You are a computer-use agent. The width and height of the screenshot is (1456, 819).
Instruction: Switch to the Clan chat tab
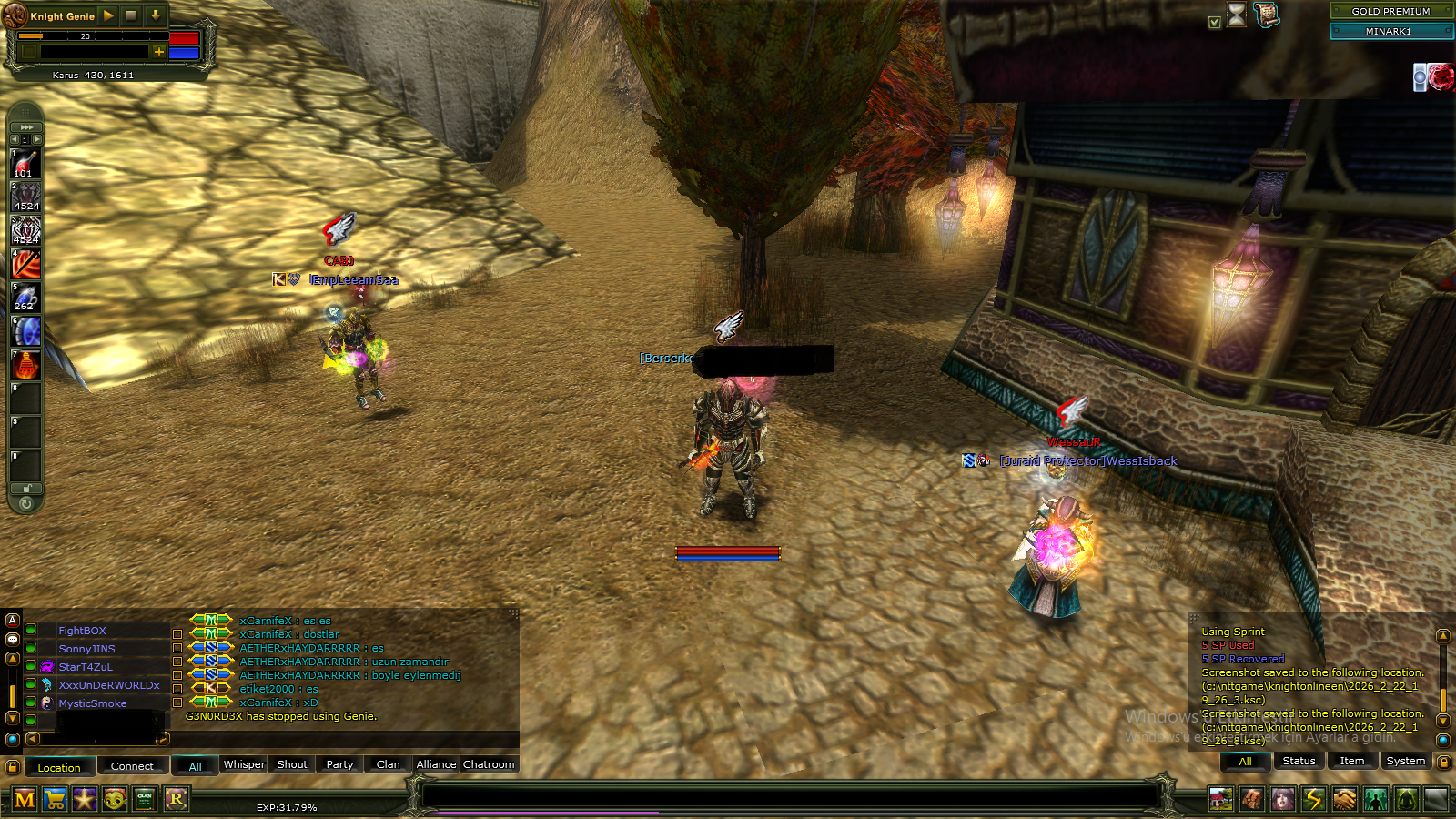tap(388, 764)
